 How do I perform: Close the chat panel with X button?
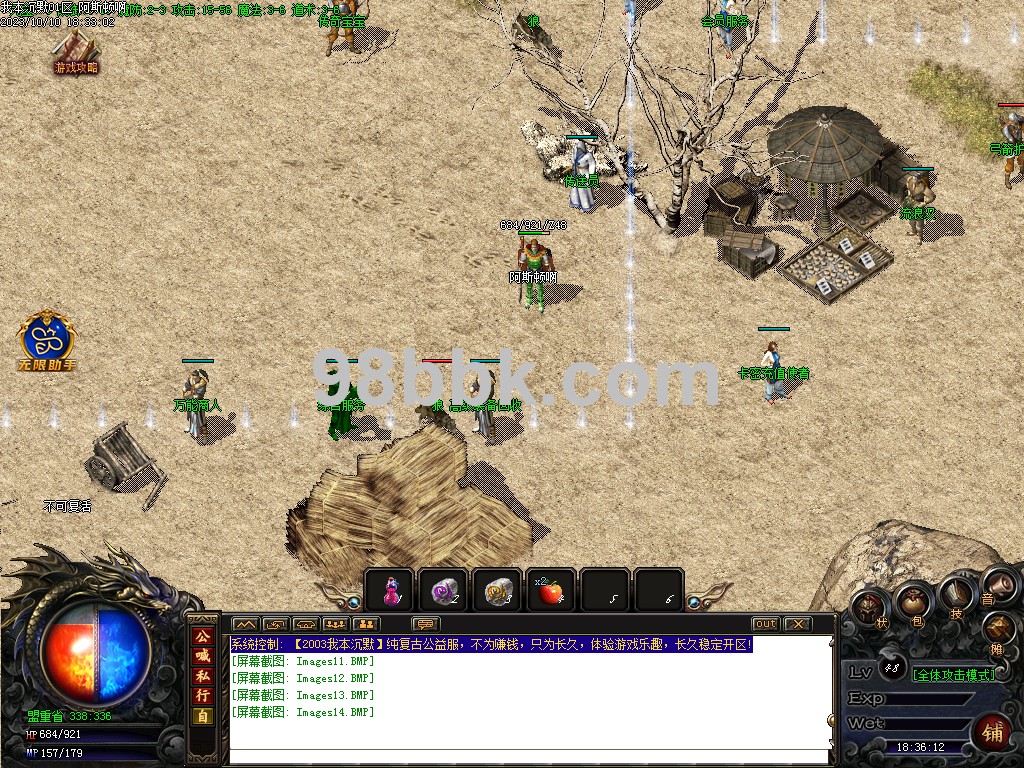[797, 624]
